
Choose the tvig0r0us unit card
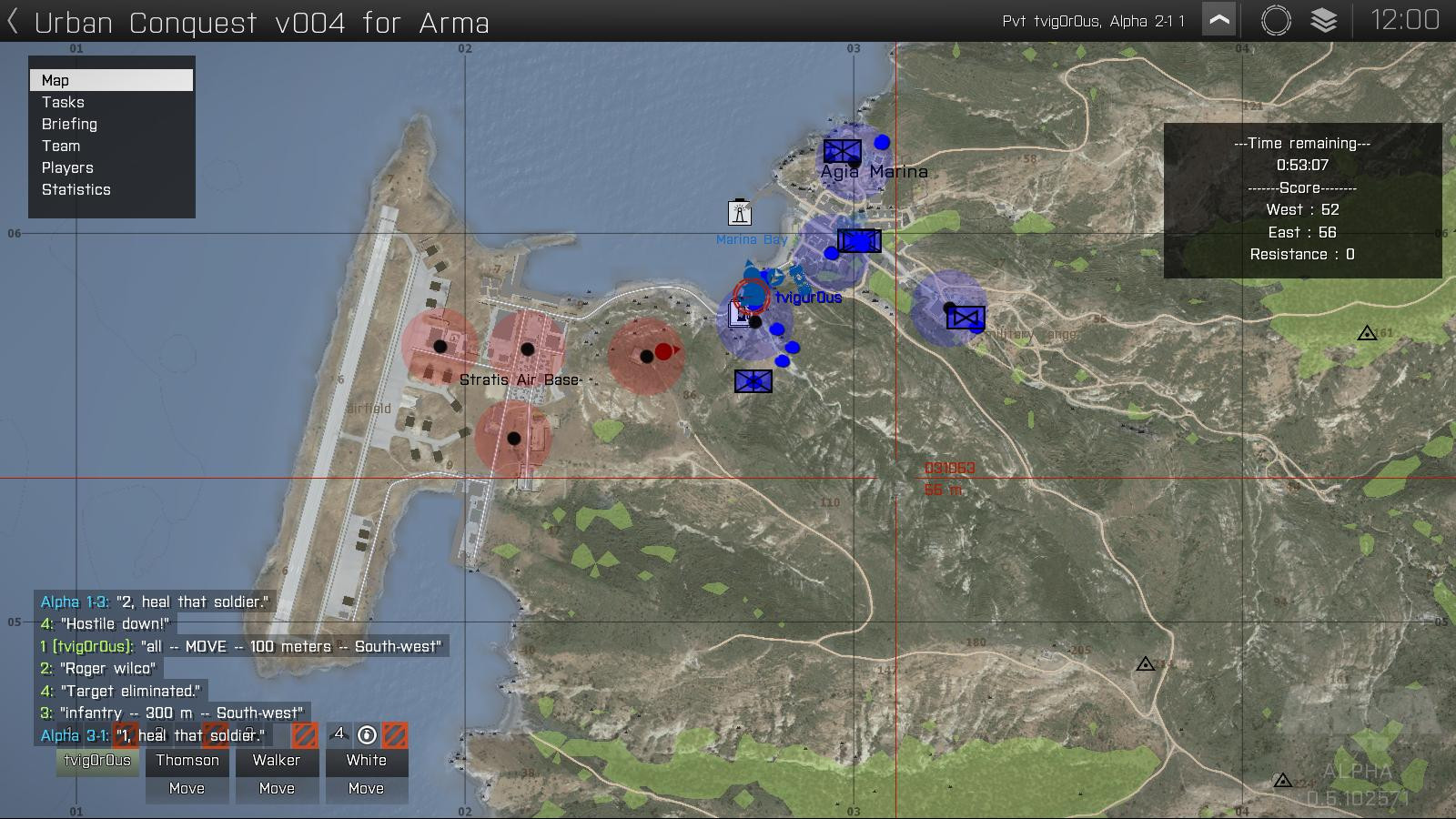97,761
